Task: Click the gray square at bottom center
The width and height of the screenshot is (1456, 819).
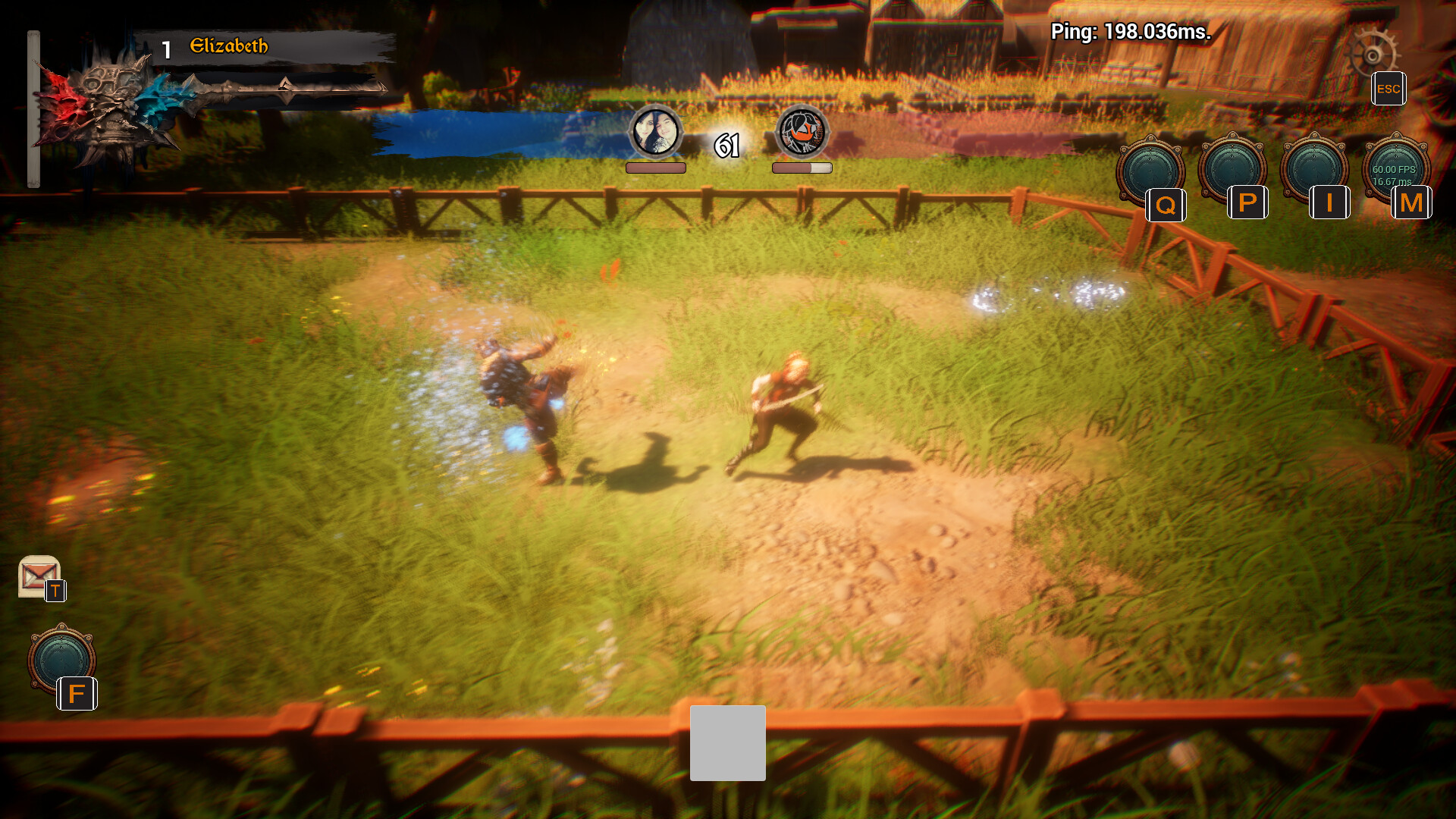Action: click(x=727, y=744)
